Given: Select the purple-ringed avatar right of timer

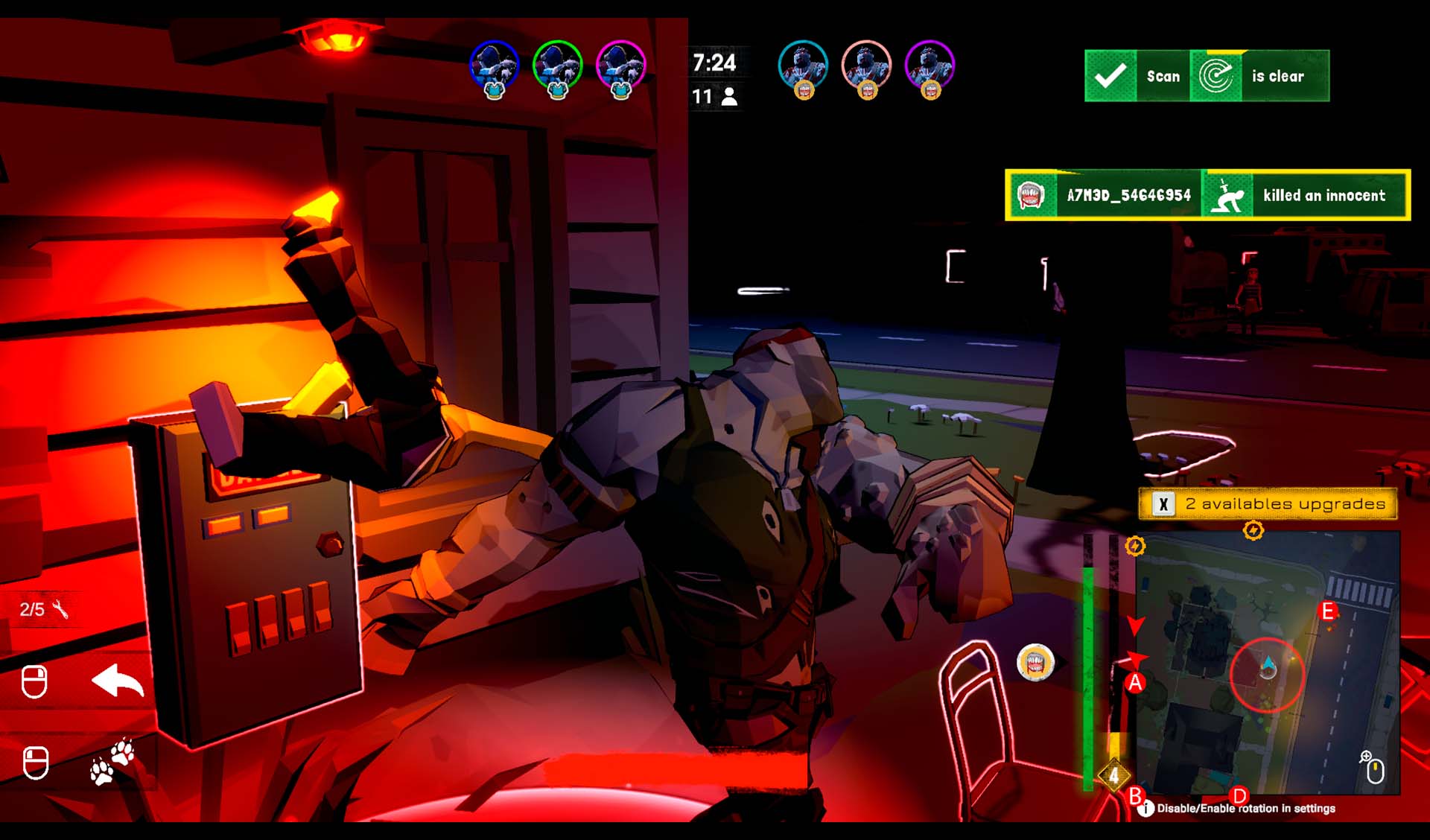Looking at the screenshot, I should tap(929, 66).
